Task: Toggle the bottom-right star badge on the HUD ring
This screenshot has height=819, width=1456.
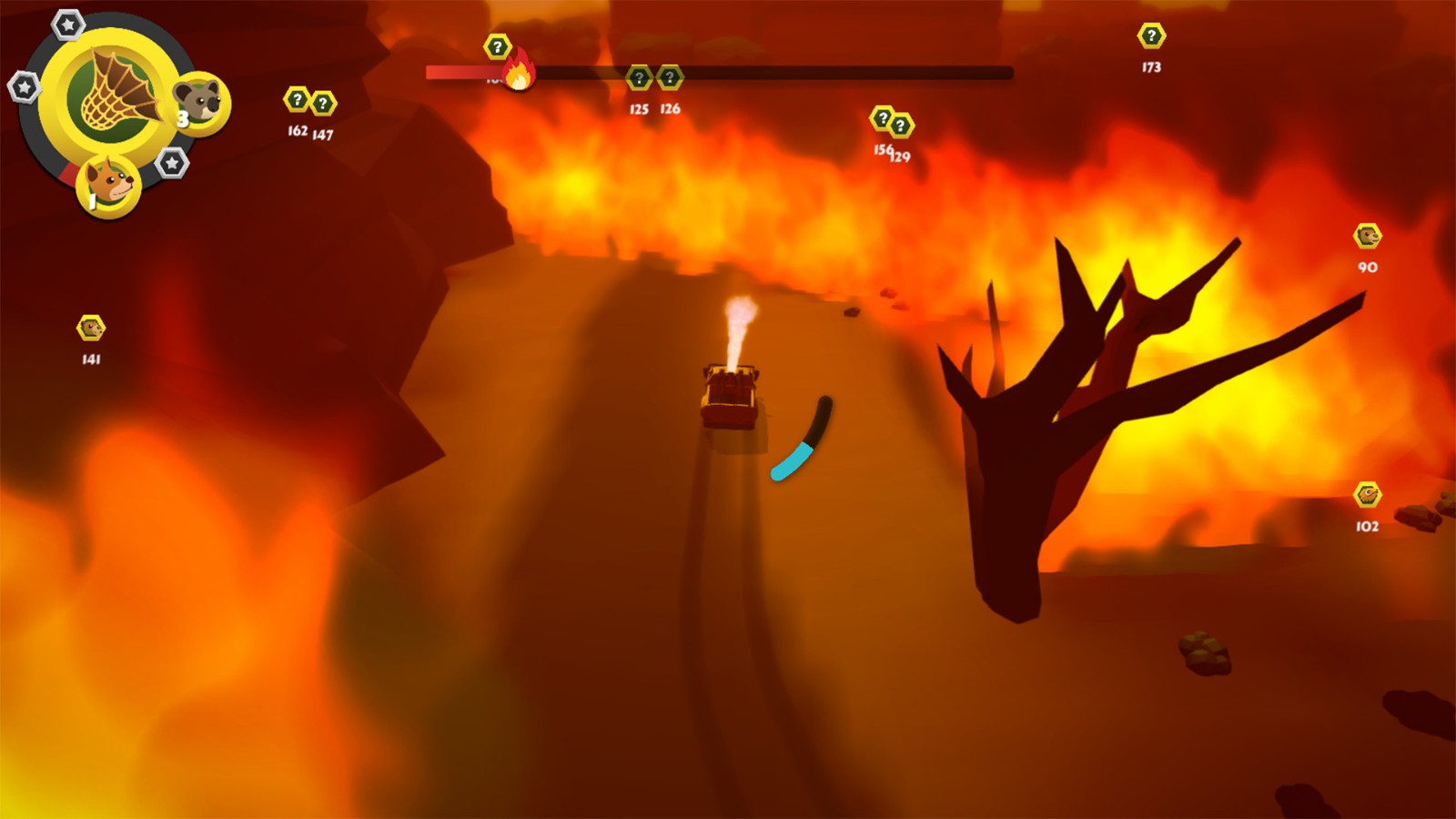Action: click(170, 164)
